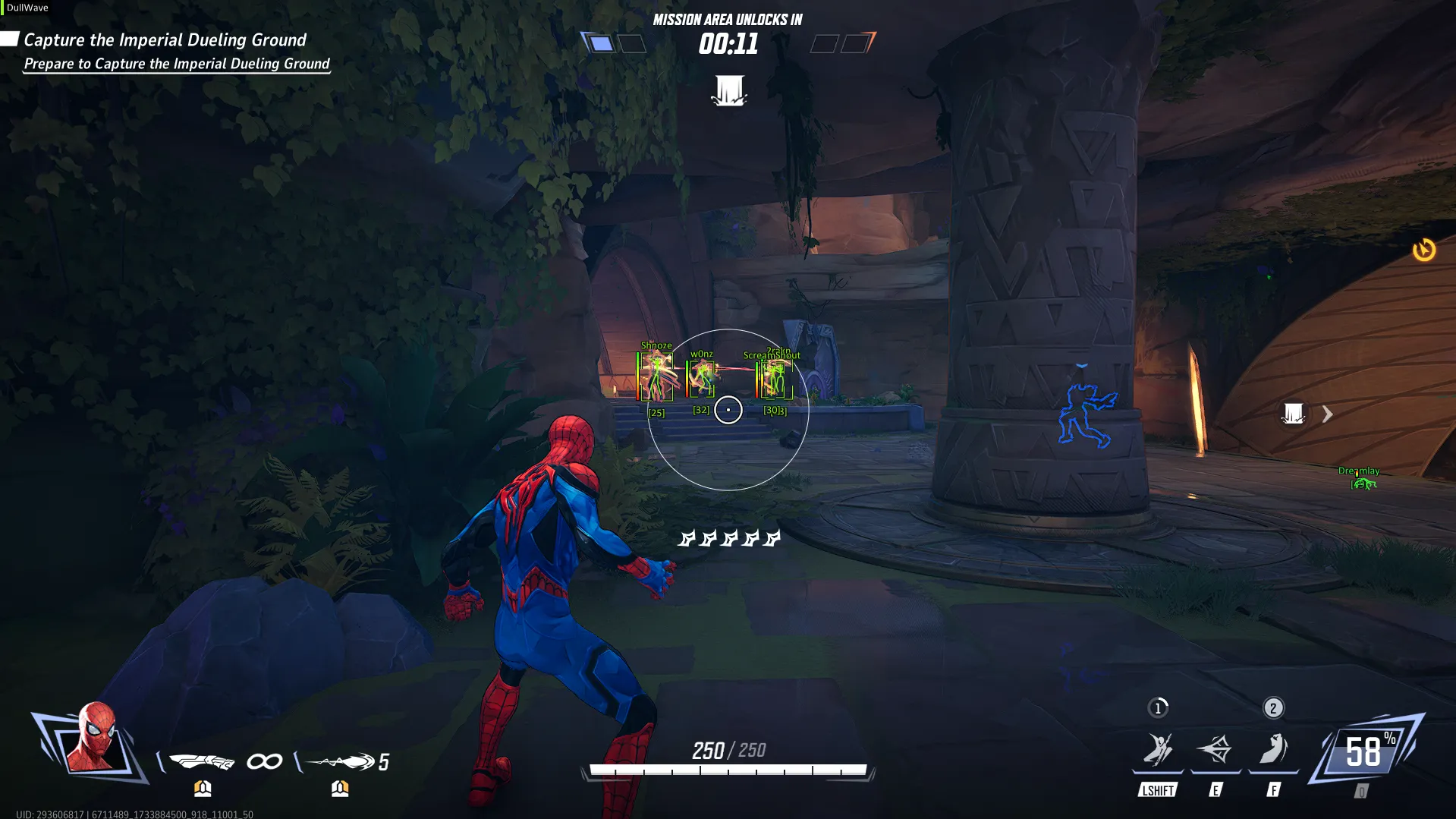Use the web-pull ability icon above E
Viewport: 1456px width, 819px height.
[1215, 750]
